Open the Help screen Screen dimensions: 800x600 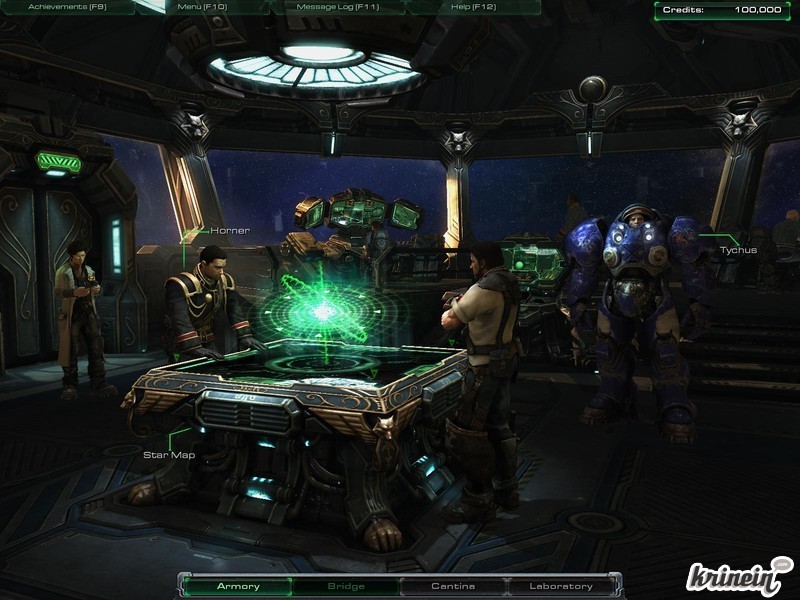point(474,7)
